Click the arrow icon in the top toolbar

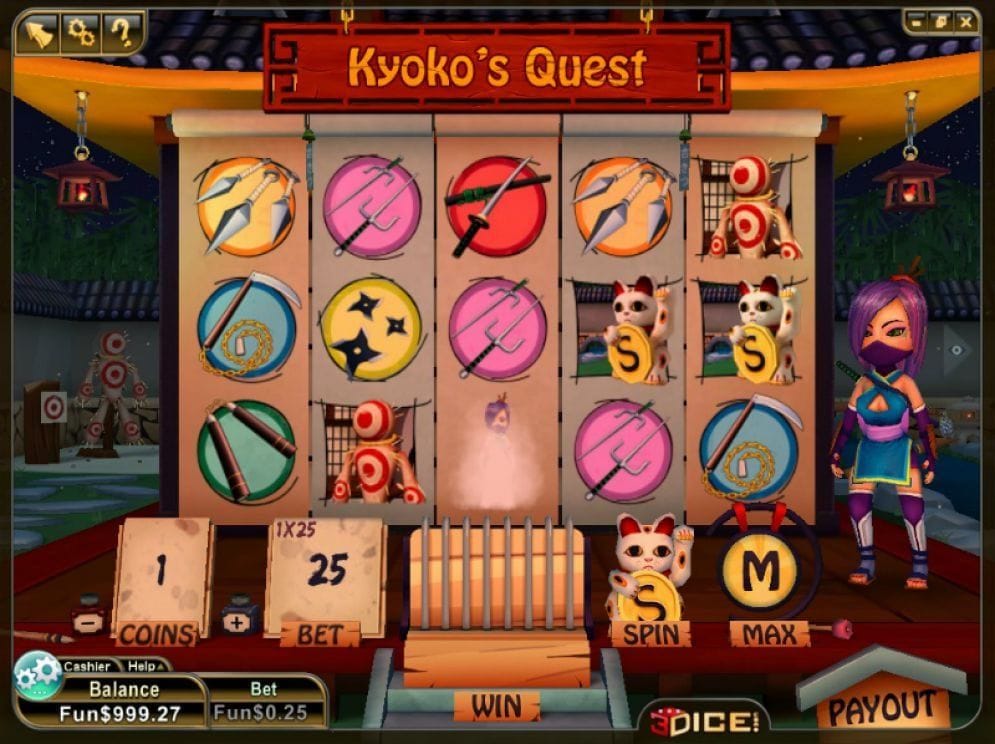(36, 34)
